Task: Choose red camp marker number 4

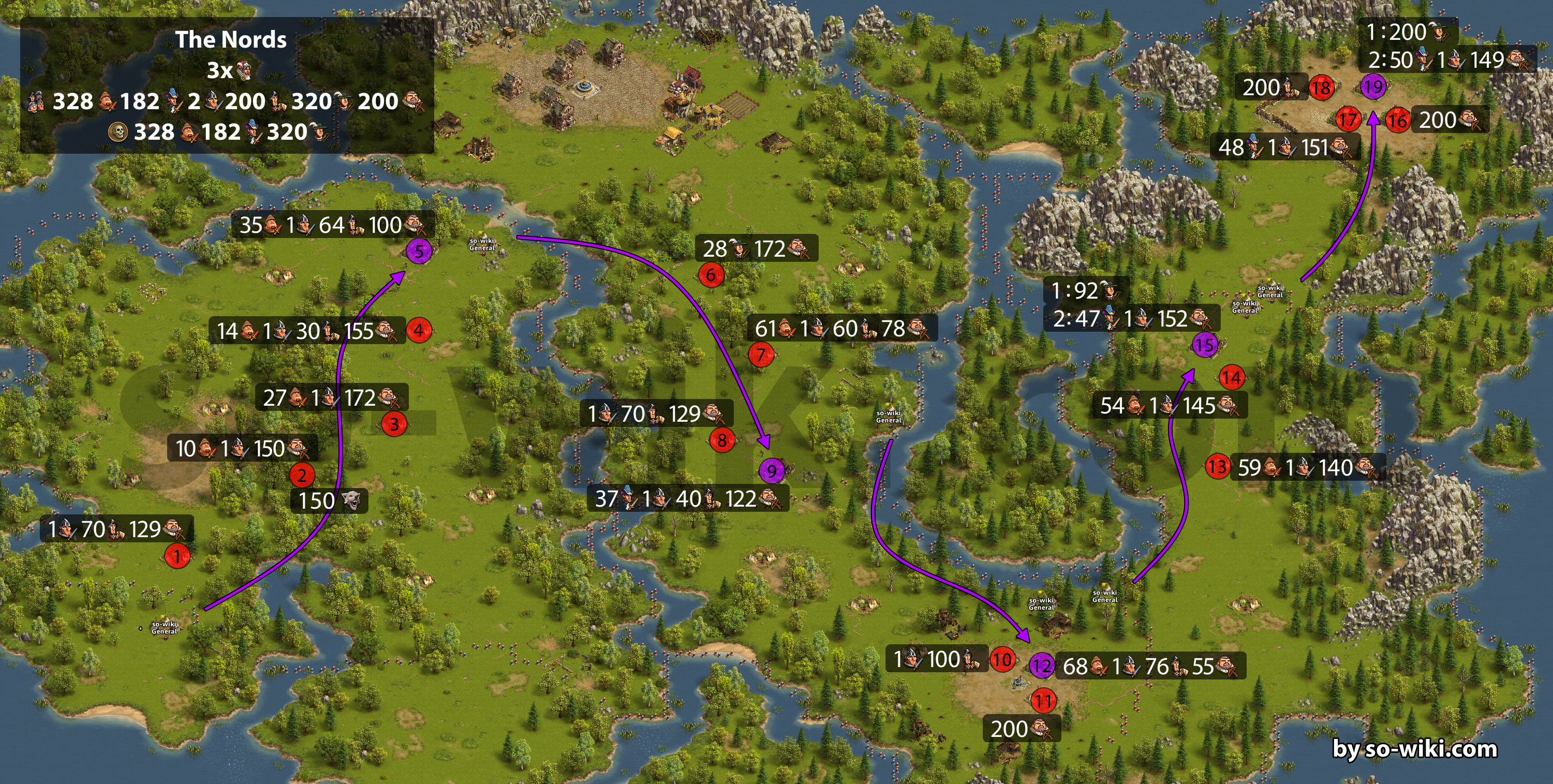Action: tap(419, 331)
